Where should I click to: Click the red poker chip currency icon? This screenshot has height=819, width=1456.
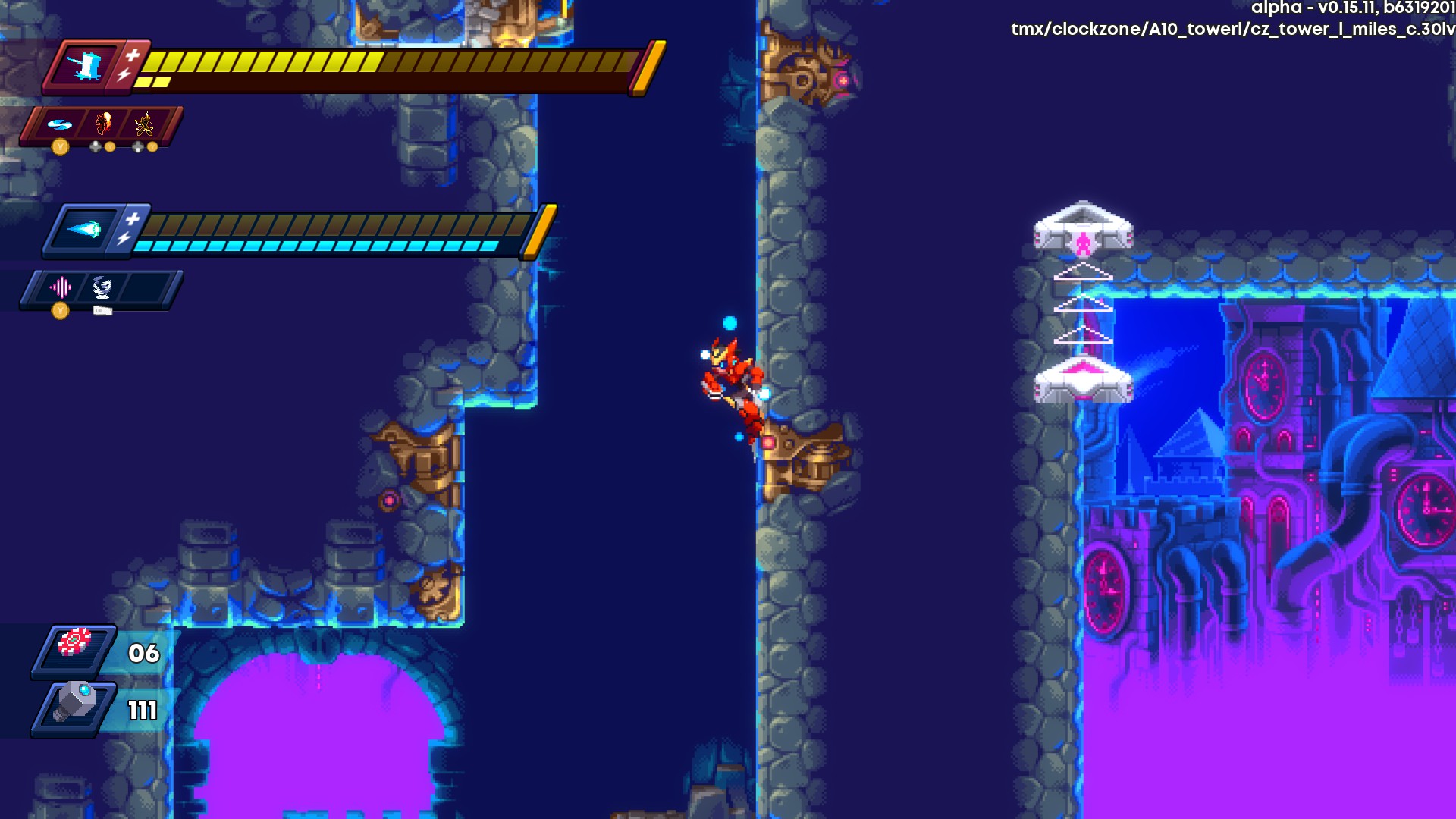[74, 643]
